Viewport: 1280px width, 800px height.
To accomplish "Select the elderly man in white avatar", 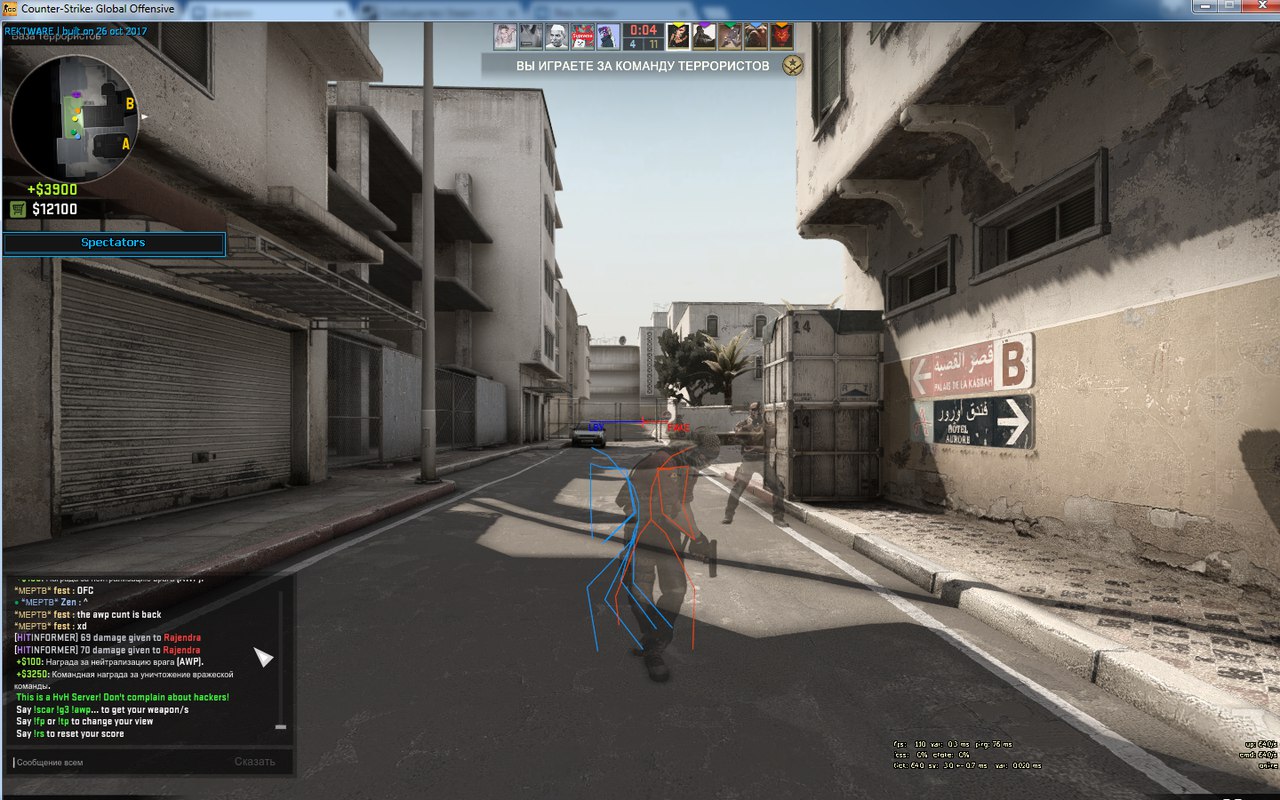I will (557, 36).
